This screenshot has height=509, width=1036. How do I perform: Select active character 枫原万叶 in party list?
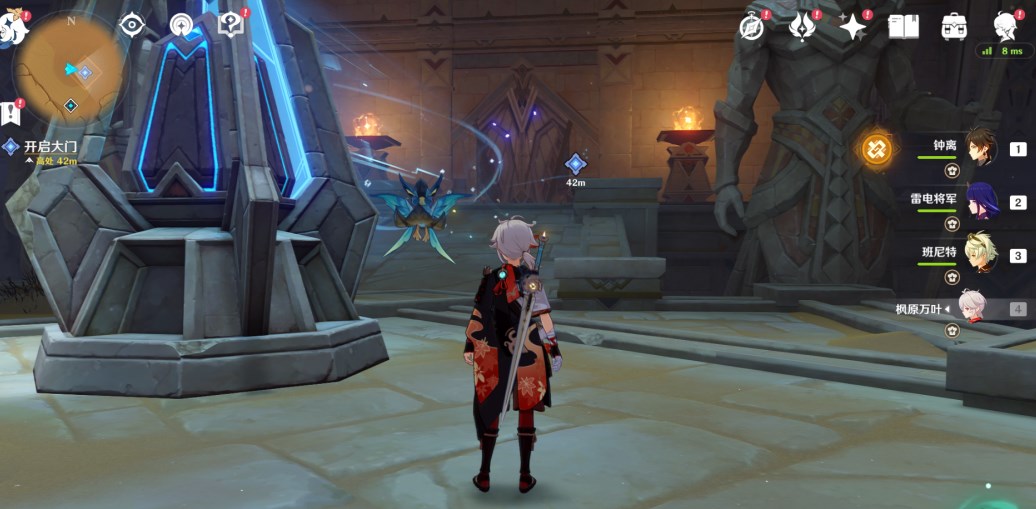pos(971,308)
